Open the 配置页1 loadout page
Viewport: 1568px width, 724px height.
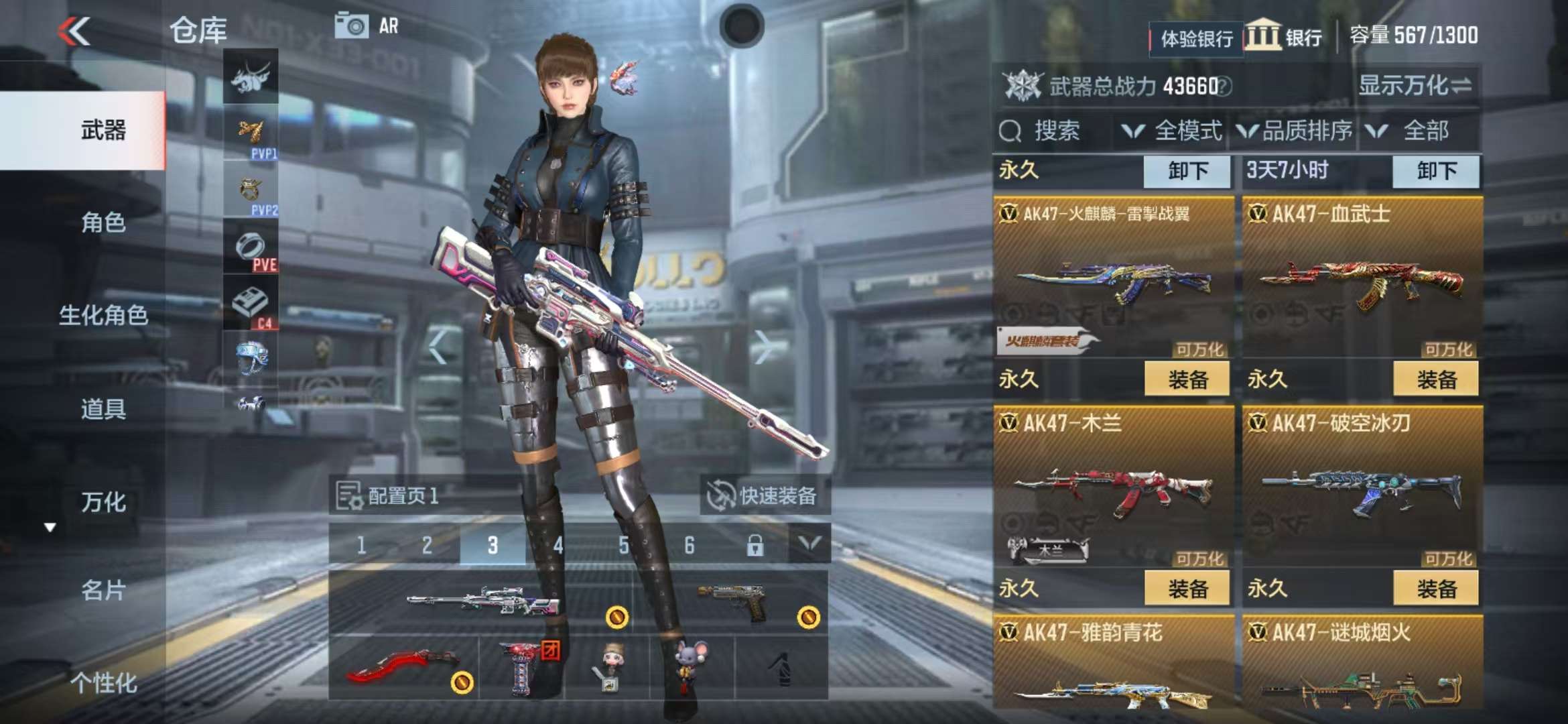point(389,496)
